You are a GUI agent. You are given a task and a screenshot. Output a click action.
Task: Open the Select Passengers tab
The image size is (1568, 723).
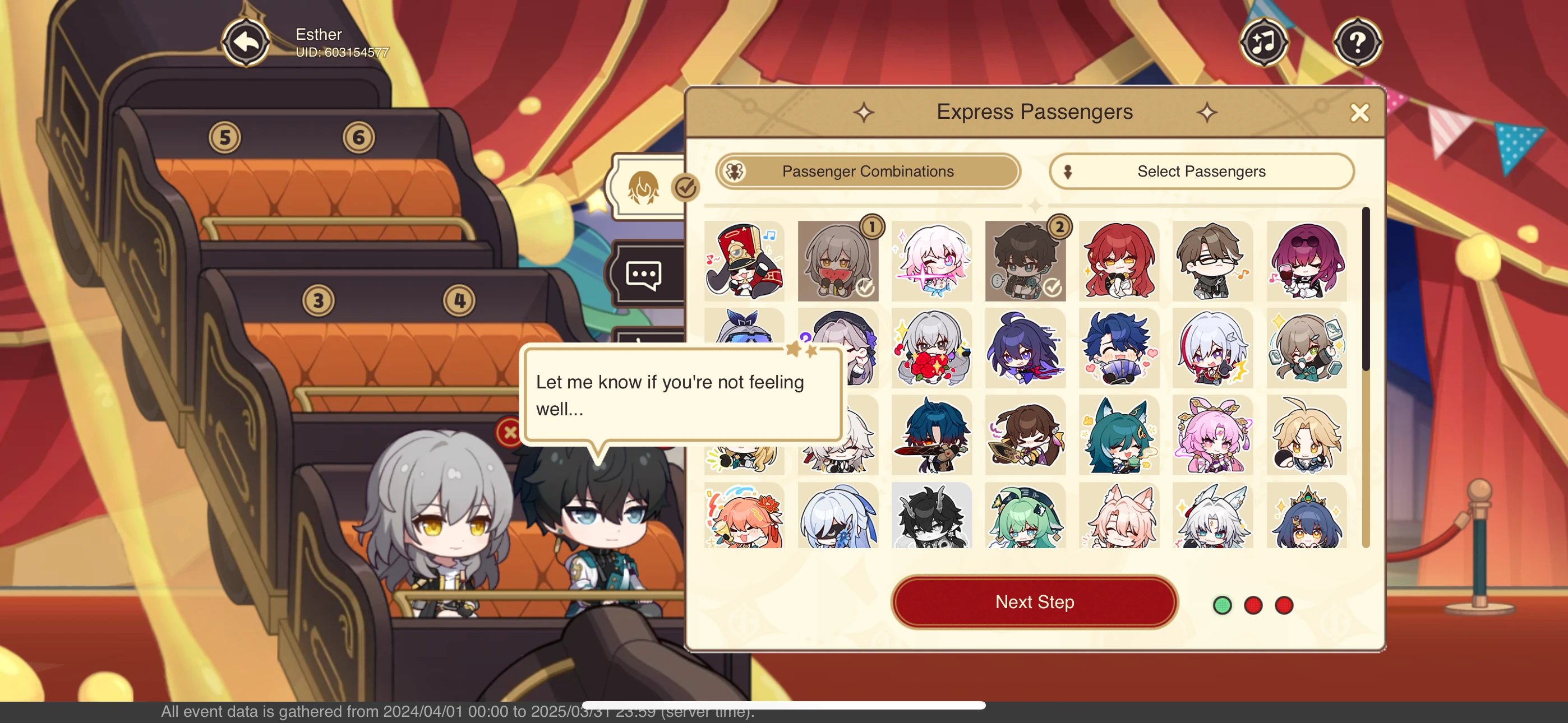[x=1201, y=171]
